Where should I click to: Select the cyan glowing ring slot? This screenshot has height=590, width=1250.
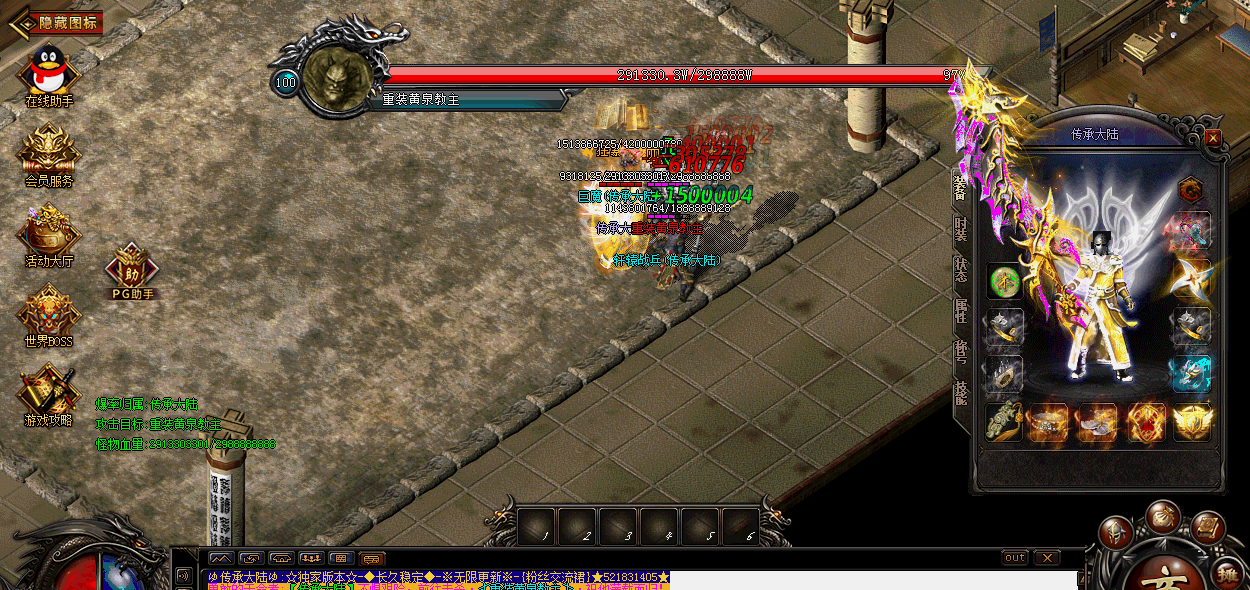click(x=1192, y=373)
